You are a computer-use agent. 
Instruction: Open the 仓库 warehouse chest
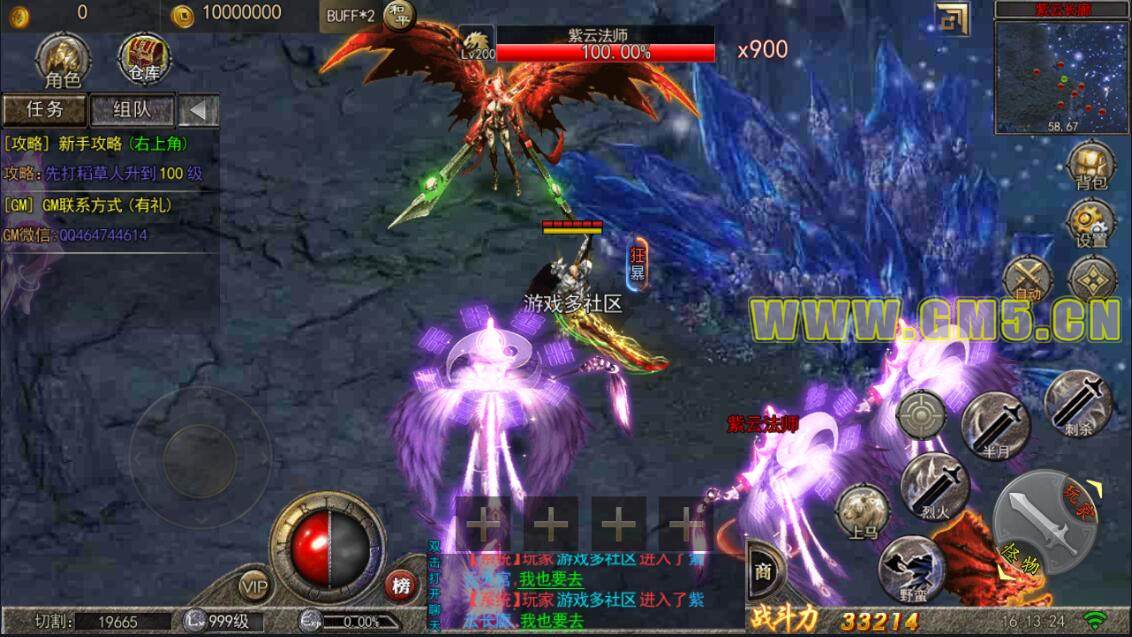pyautogui.click(x=145, y=58)
